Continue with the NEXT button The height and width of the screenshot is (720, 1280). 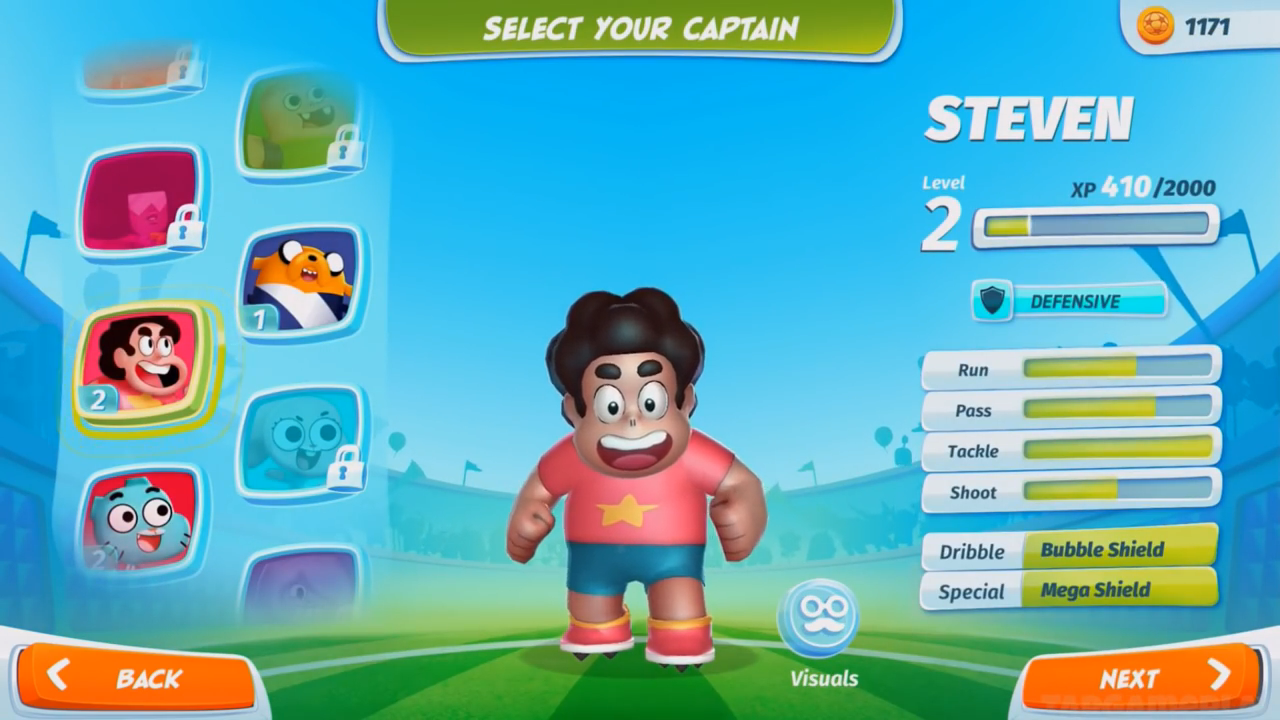(1141, 678)
